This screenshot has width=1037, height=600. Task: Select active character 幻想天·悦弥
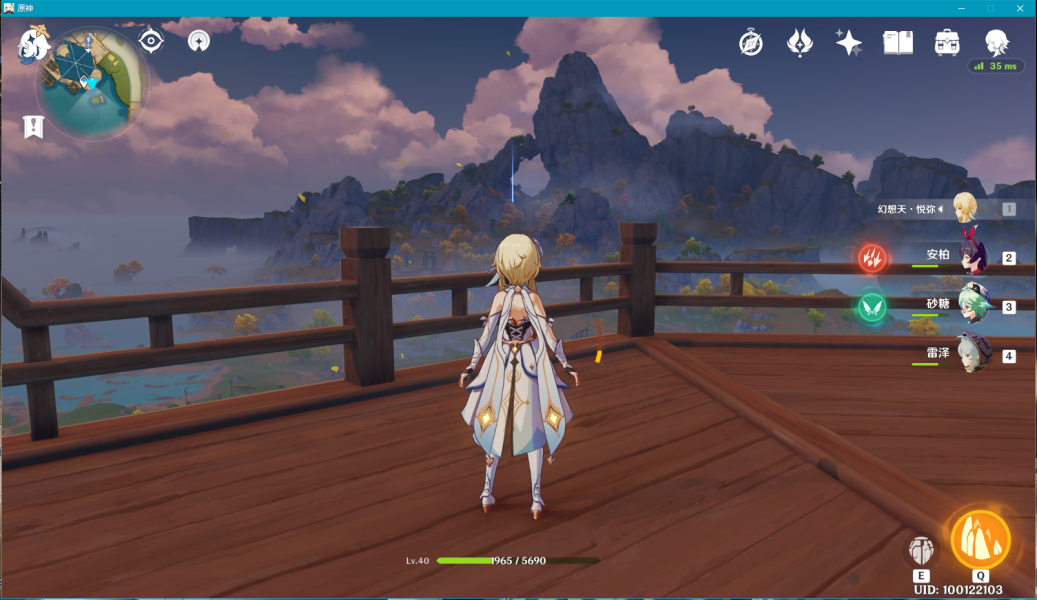click(964, 208)
